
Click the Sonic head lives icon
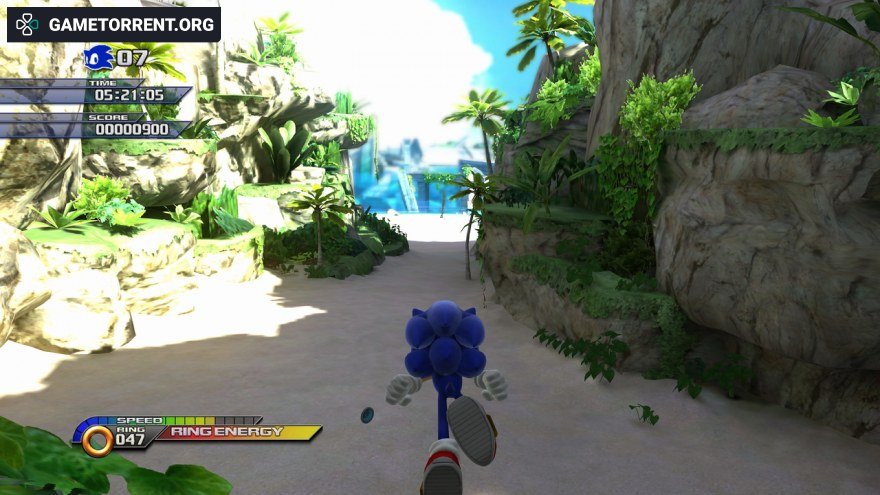tap(98, 58)
